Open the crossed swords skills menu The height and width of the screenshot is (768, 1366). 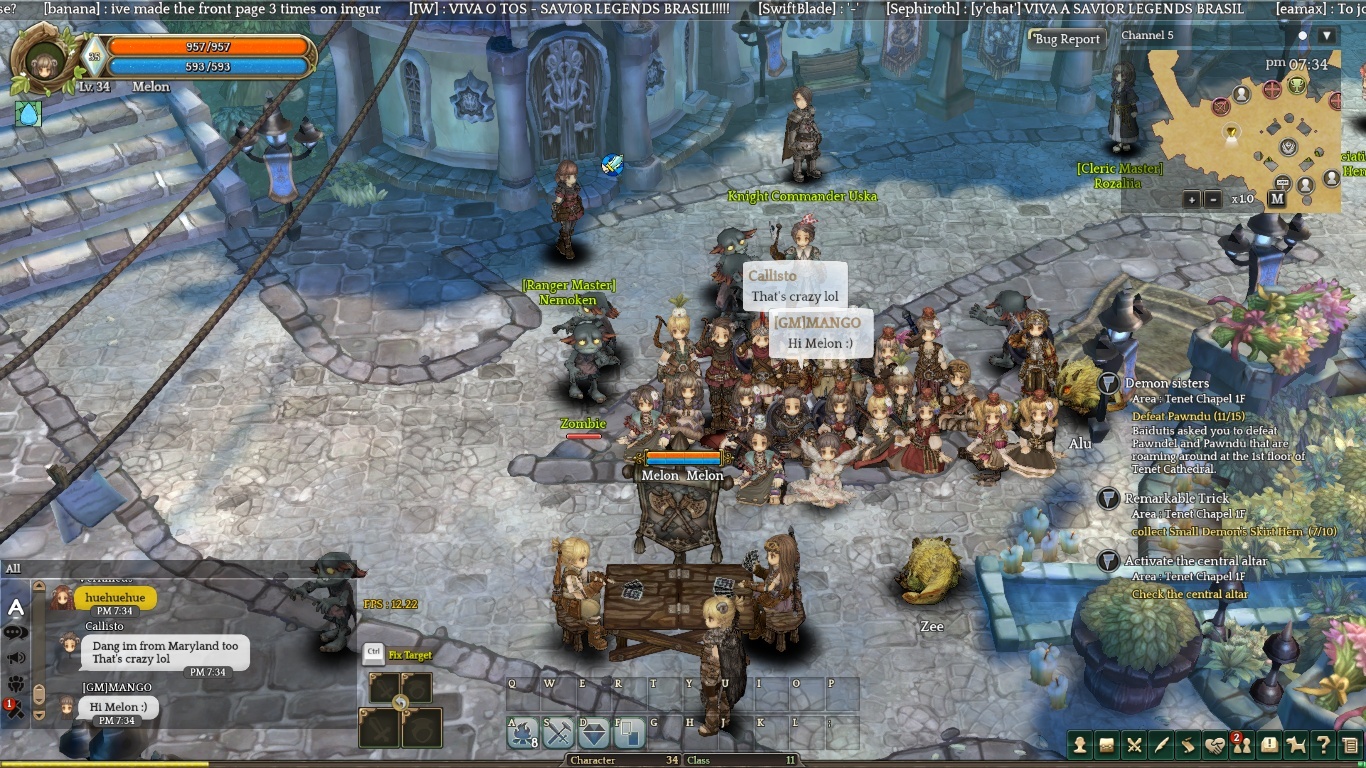click(1134, 744)
